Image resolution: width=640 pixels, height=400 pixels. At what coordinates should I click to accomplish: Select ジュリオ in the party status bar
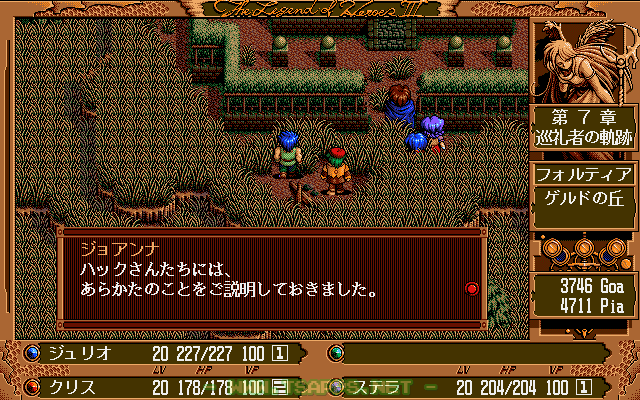tap(74, 353)
